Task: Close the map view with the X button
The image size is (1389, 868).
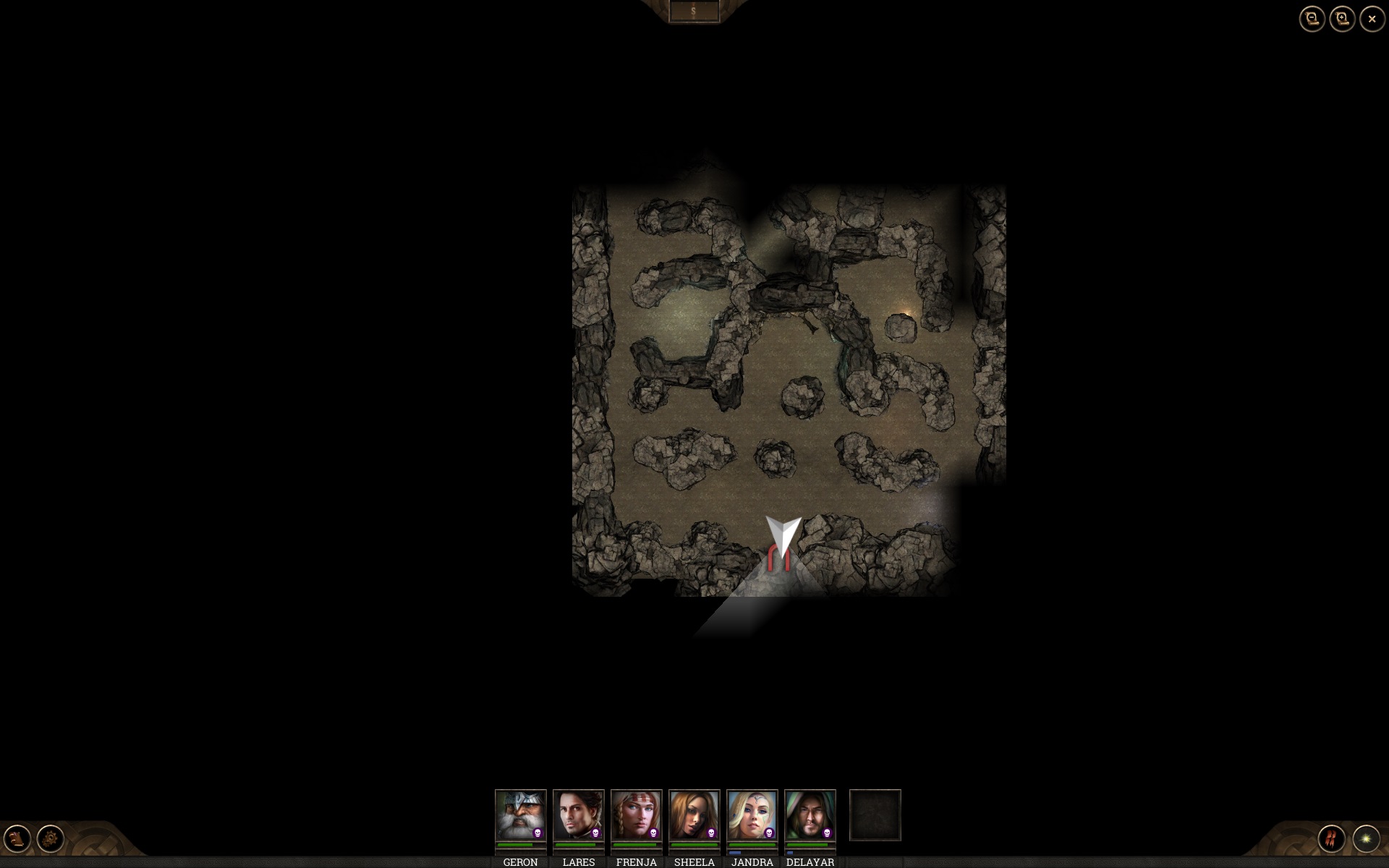Action: pyautogui.click(x=1371, y=19)
